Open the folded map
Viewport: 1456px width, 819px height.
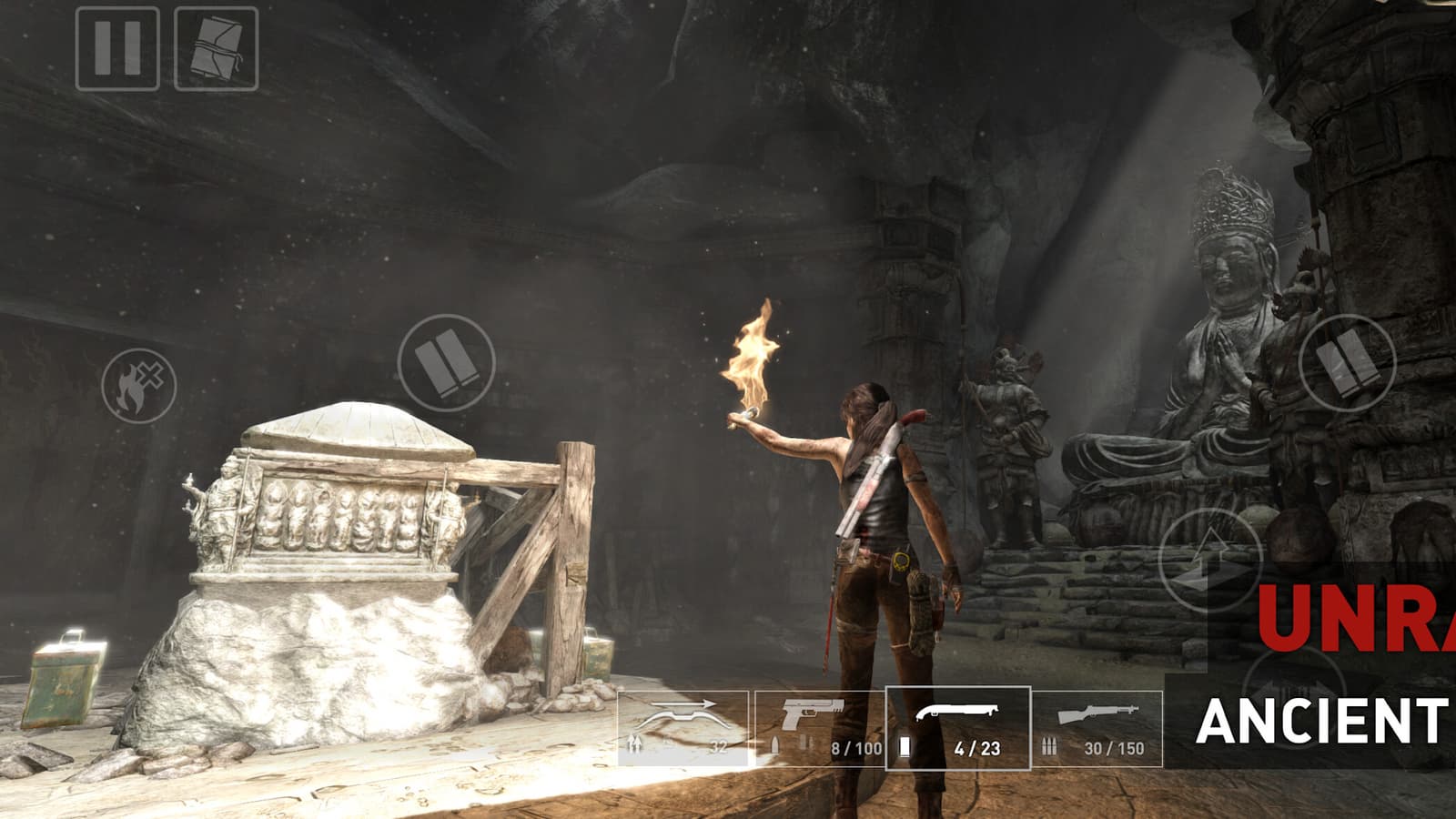coord(216,48)
